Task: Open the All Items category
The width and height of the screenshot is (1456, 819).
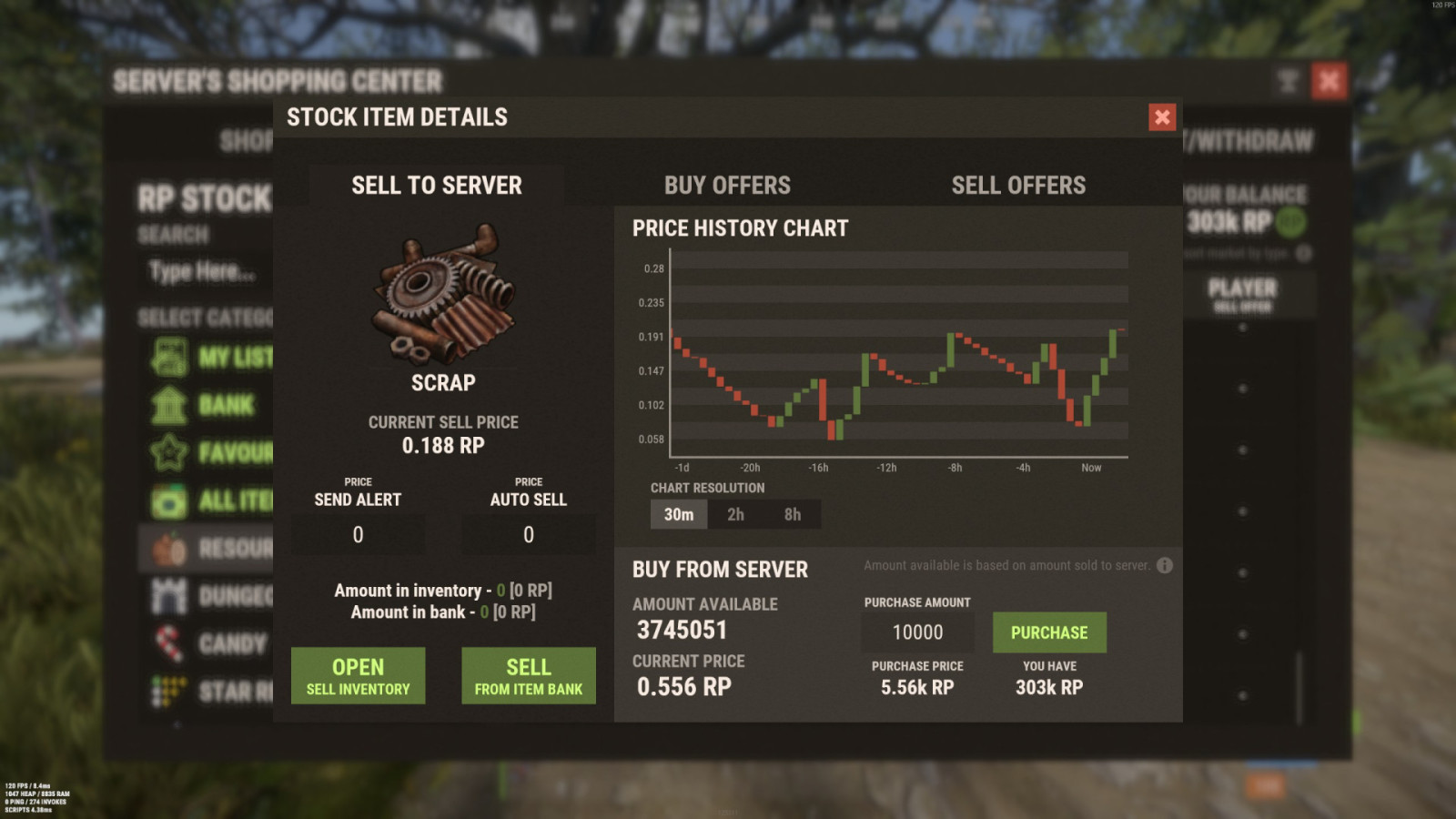Action: pos(169,500)
